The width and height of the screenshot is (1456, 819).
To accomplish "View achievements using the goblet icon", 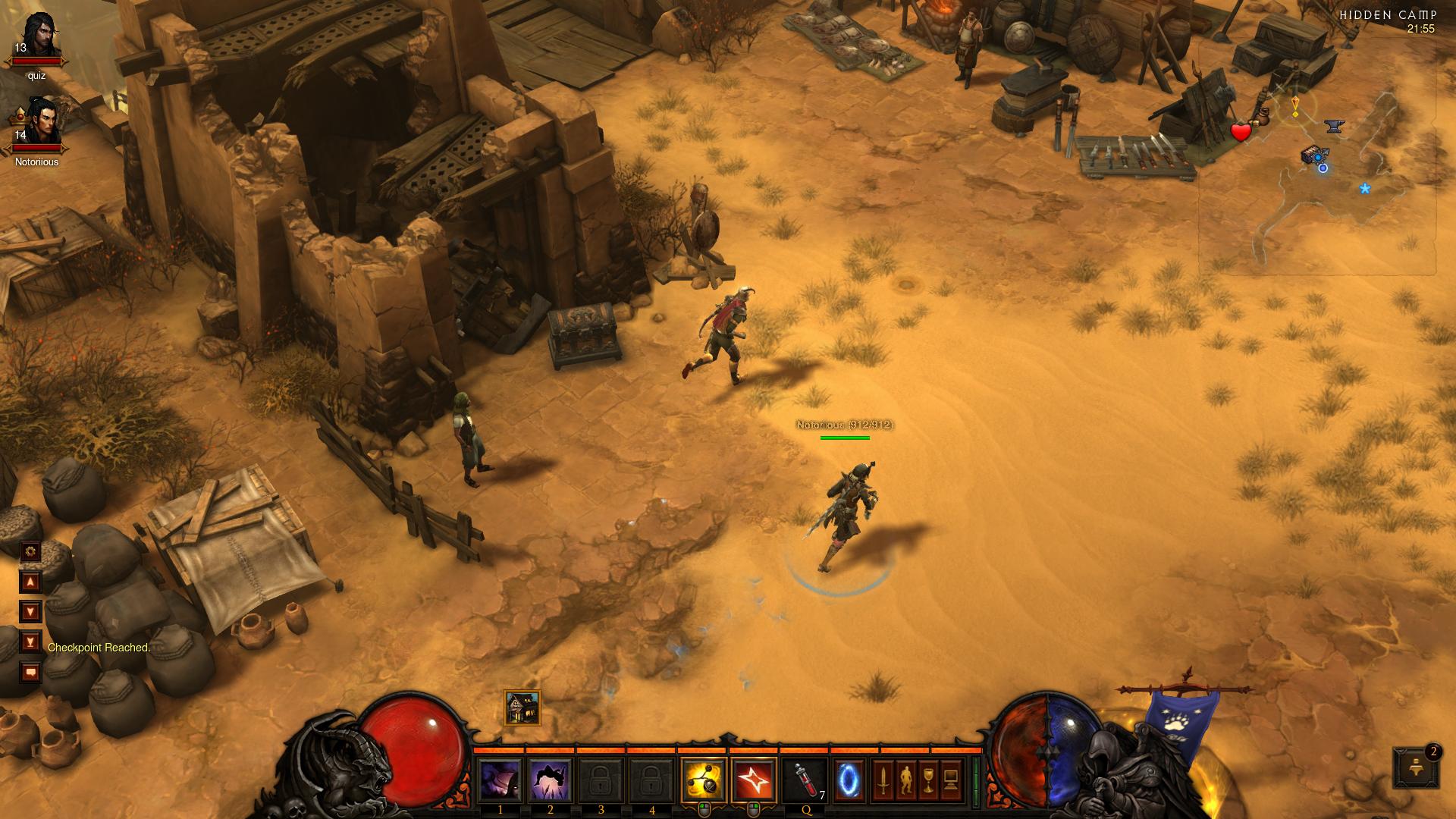I will coord(928,779).
